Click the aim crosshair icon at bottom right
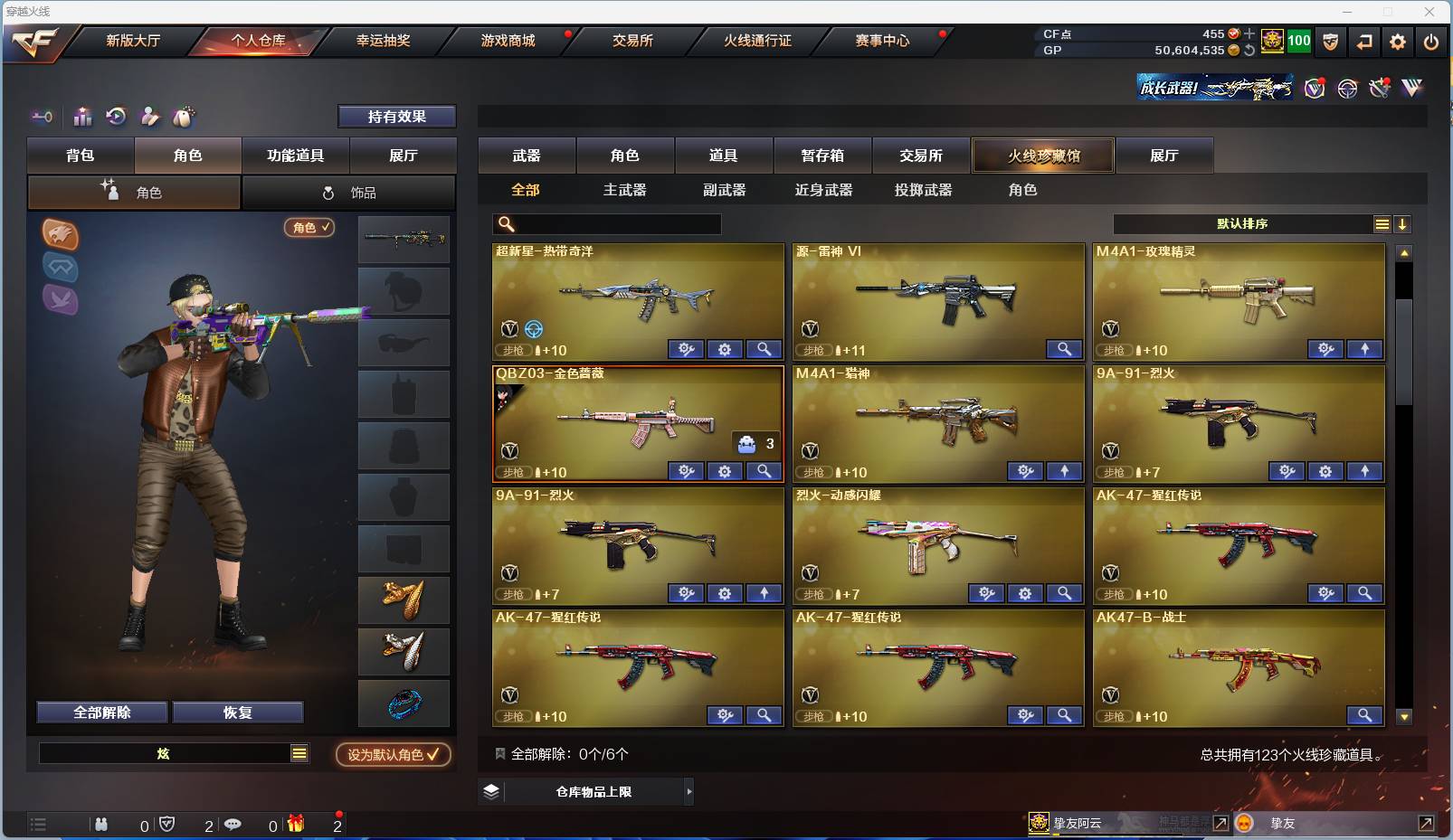Image resolution: width=1453 pixels, height=840 pixels. tap(1348, 88)
